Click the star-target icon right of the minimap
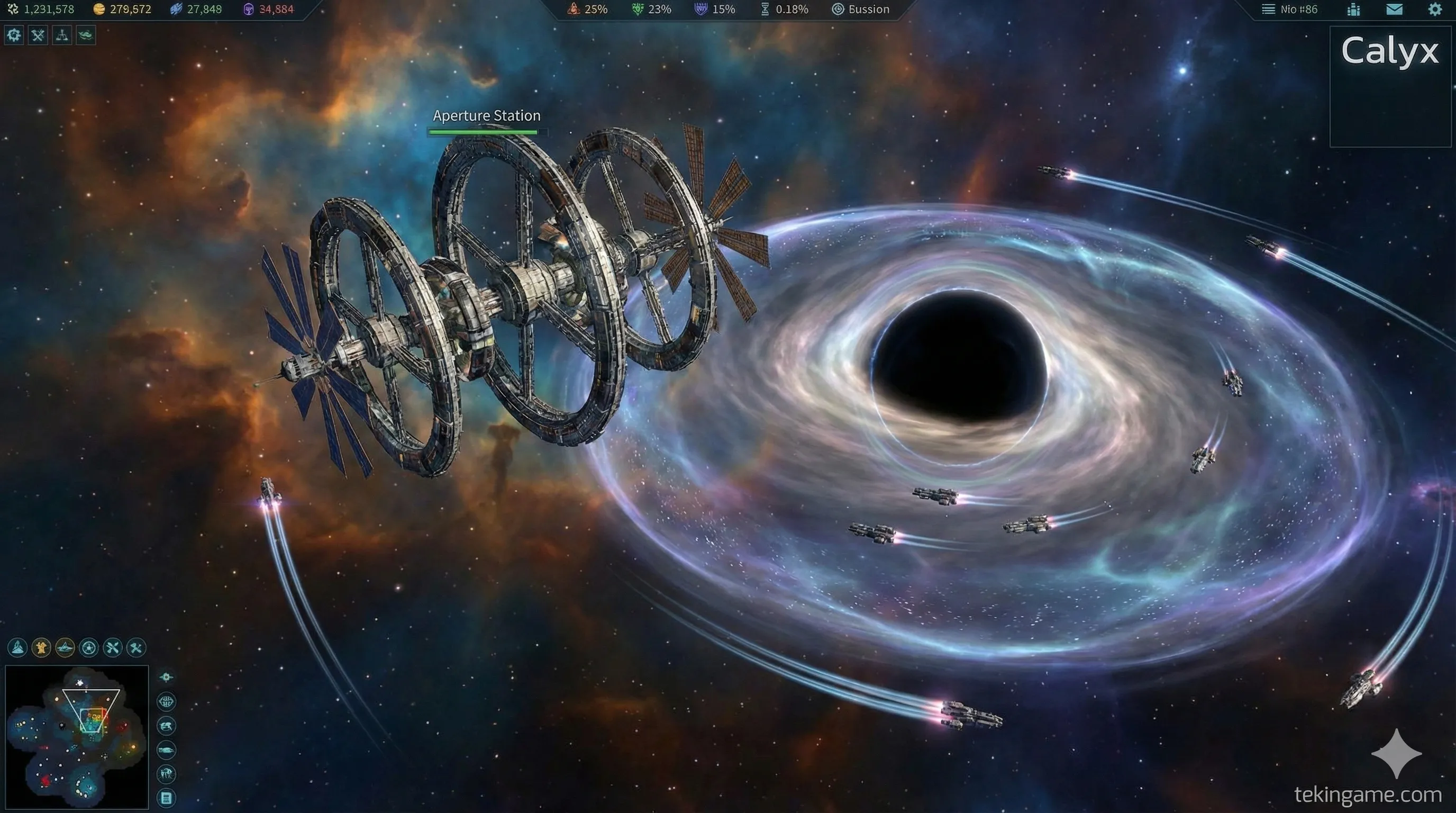The height and width of the screenshot is (813, 1456). coord(166,677)
